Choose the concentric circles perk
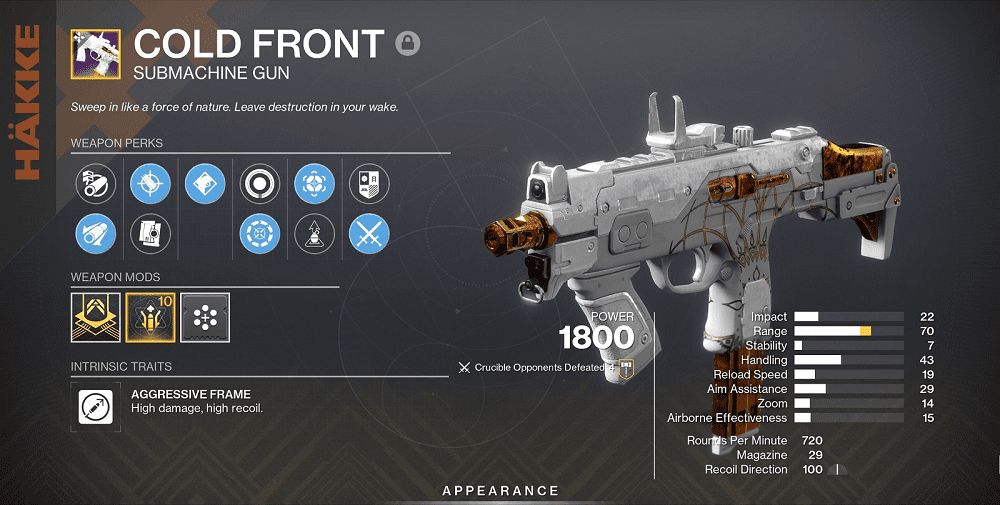 pos(259,183)
